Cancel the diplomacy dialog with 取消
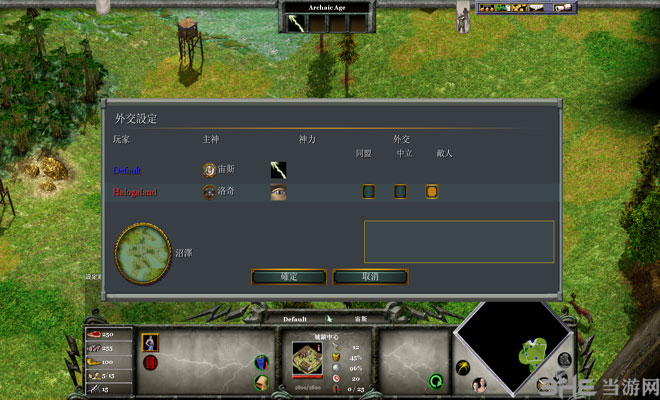The width and height of the screenshot is (660, 400). point(369,276)
